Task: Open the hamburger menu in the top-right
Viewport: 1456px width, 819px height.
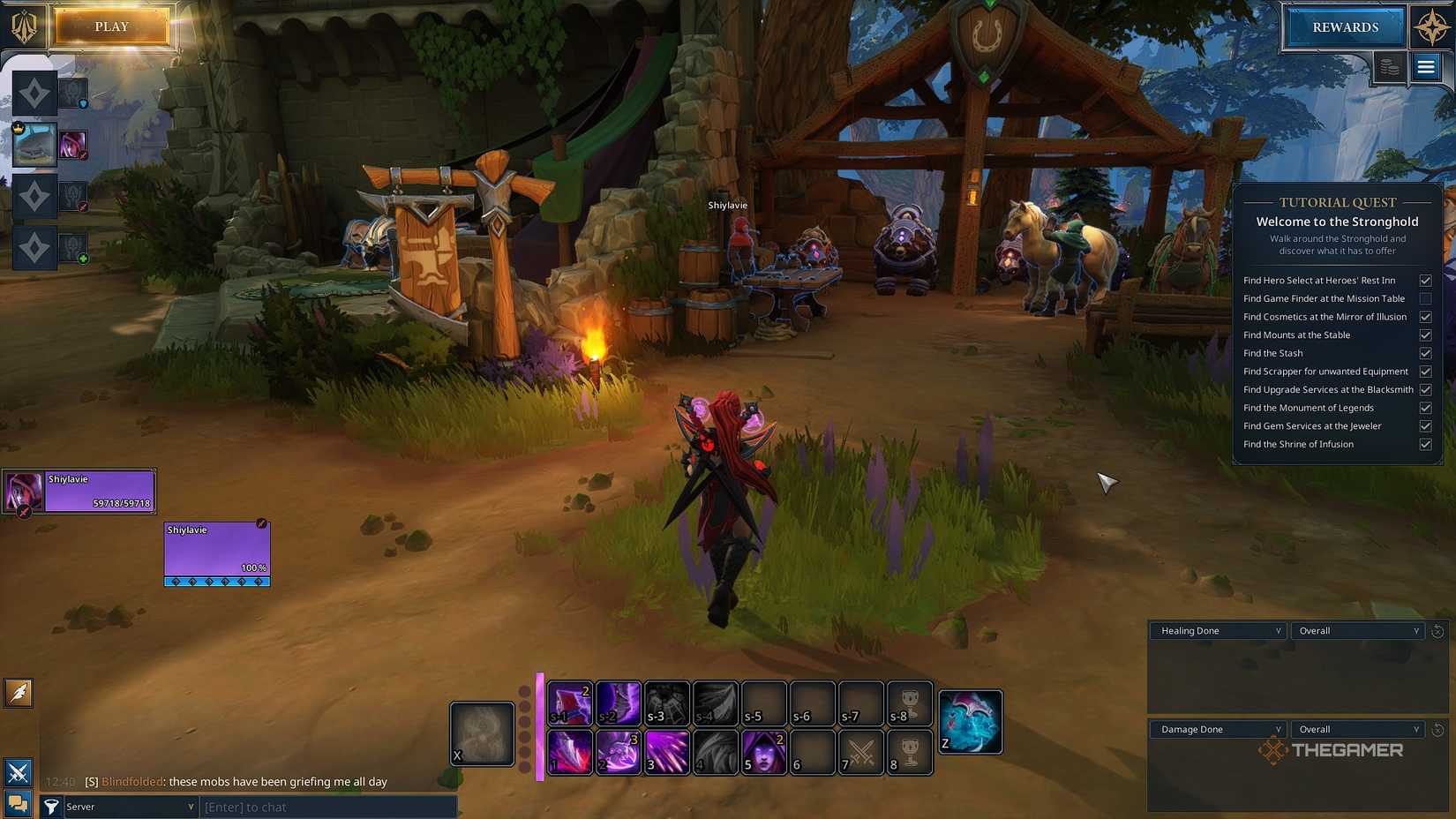Action: (1426, 66)
